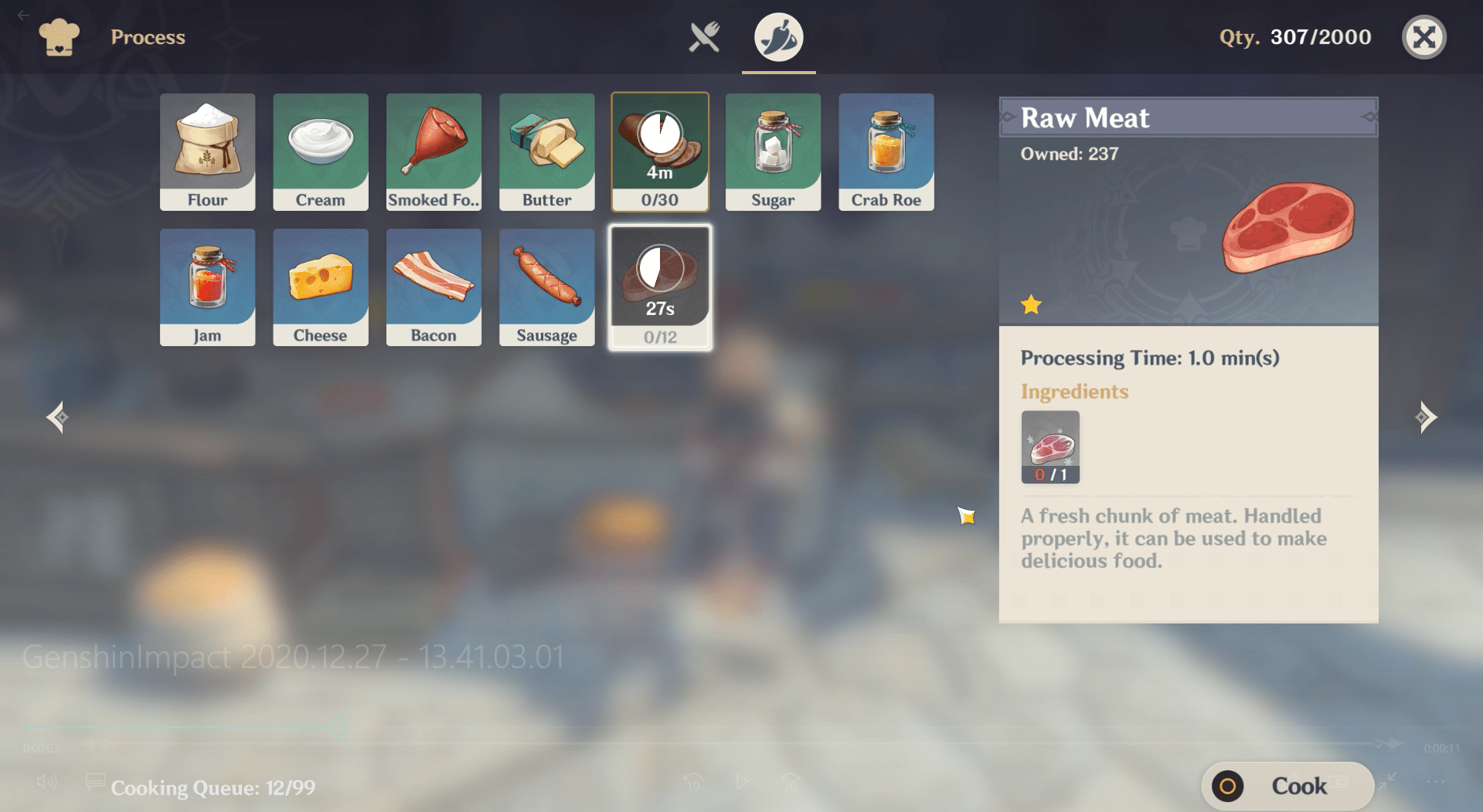Select the Flour ingredient

point(207,151)
